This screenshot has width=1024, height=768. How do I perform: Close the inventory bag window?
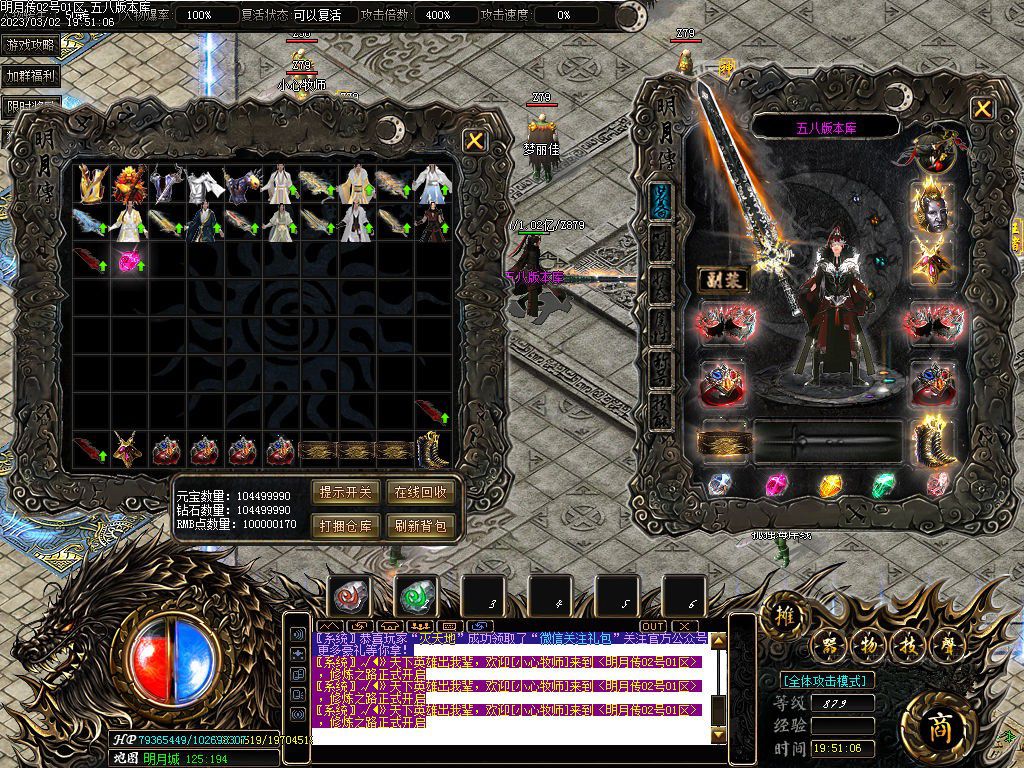tap(475, 141)
